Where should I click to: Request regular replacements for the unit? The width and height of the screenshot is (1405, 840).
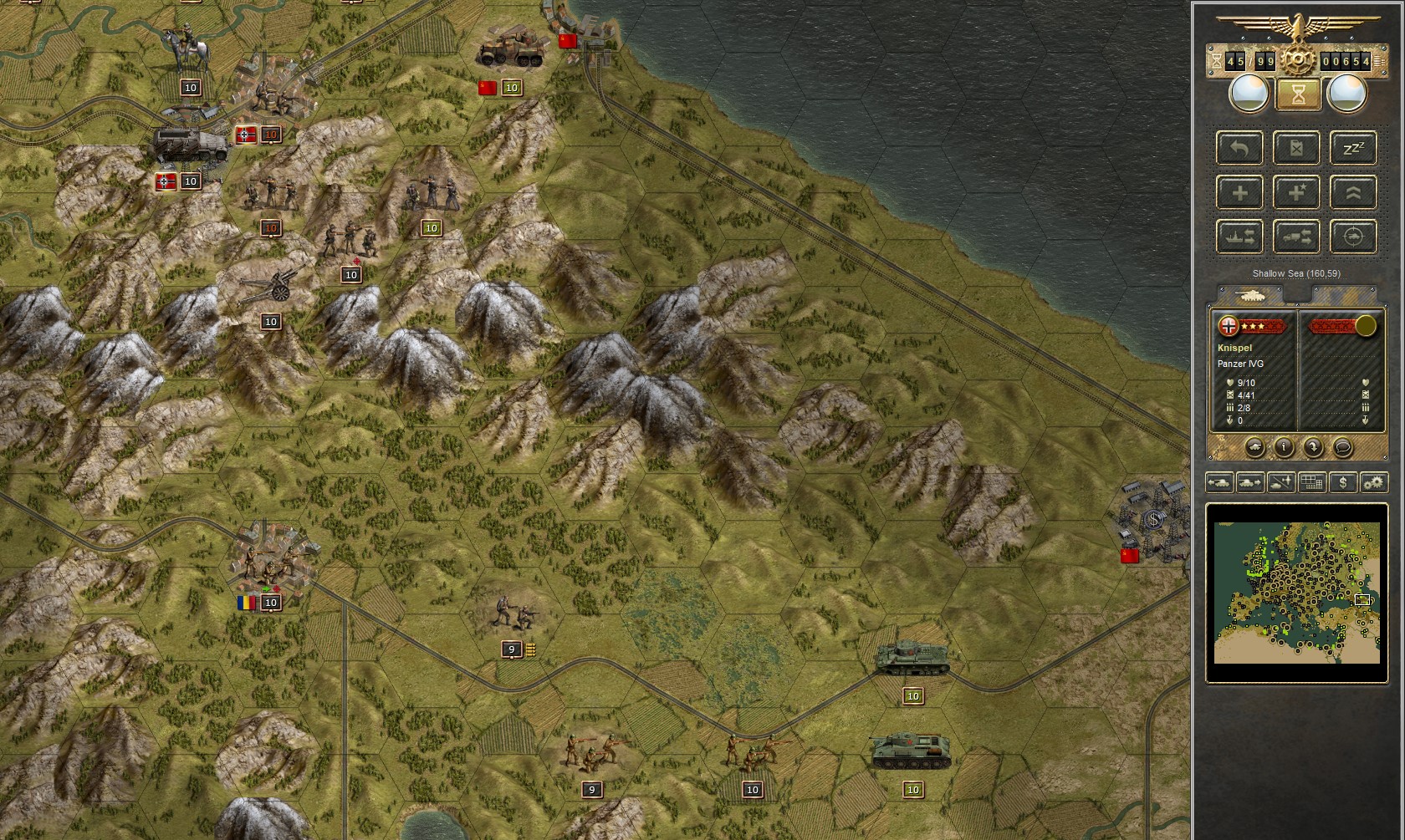pyautogui.click(x=1239, y=192)
